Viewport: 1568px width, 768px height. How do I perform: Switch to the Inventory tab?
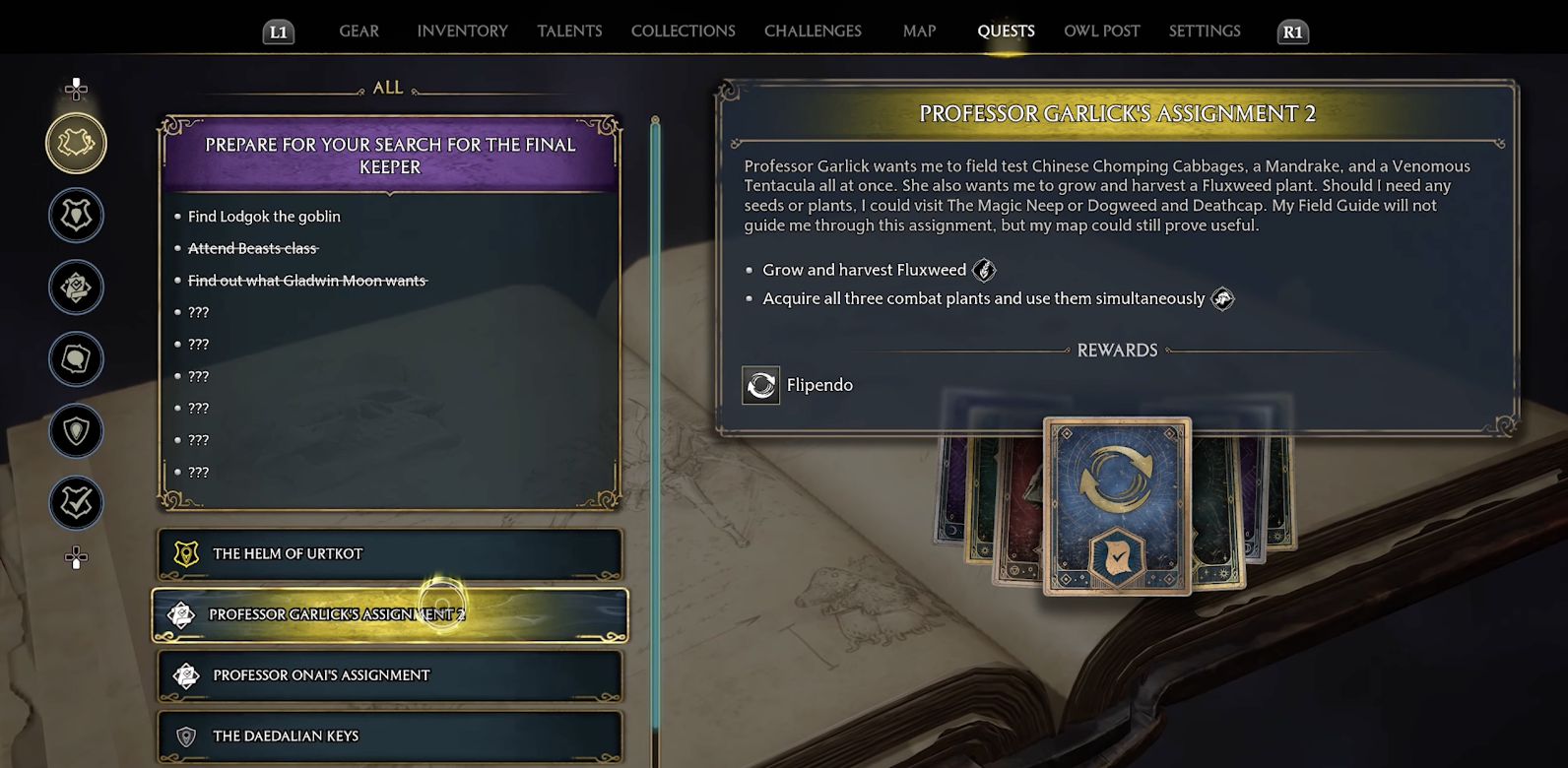(x=462, y=32)
